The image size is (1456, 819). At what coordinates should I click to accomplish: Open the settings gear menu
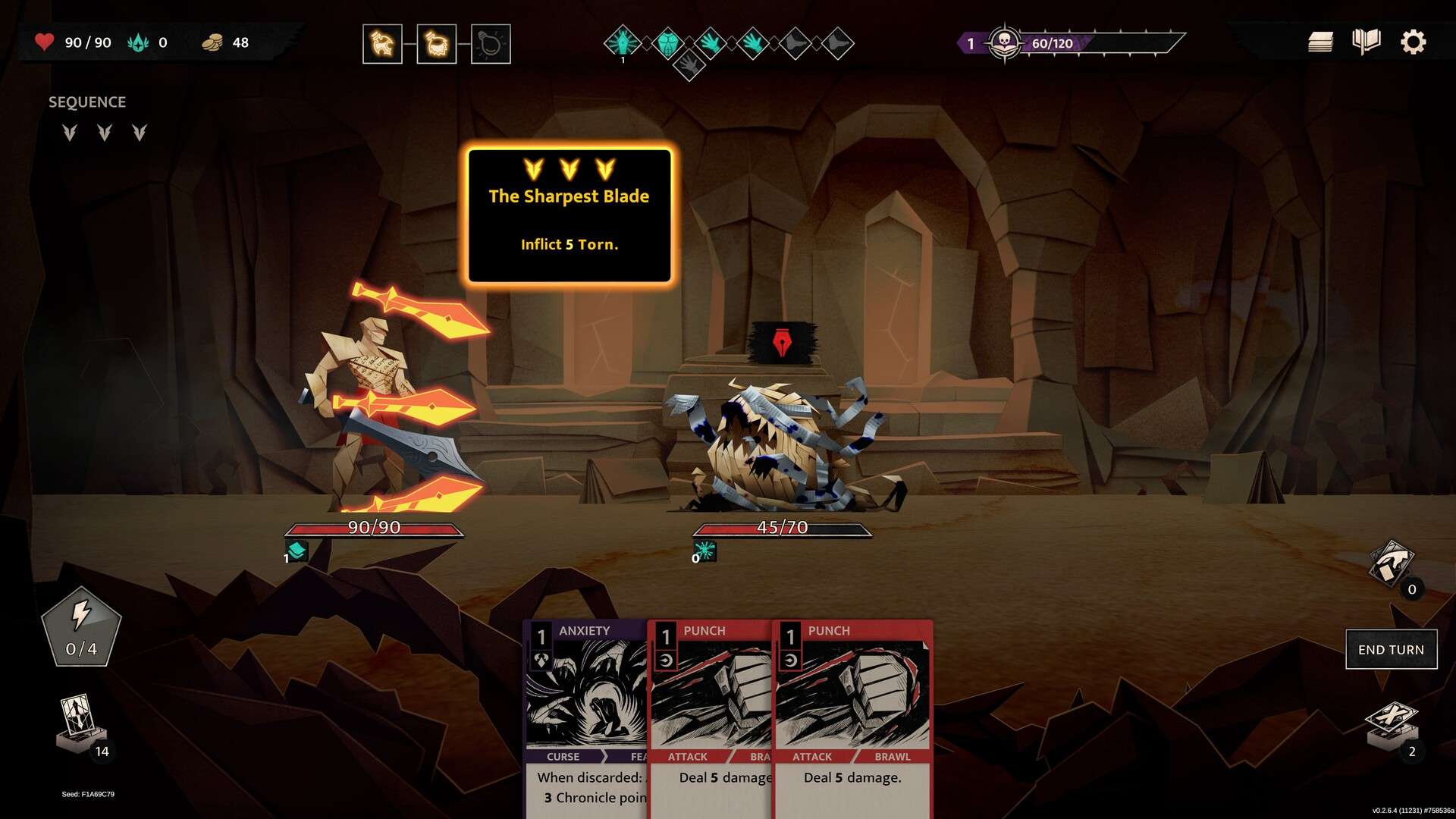click(1413, 42)
